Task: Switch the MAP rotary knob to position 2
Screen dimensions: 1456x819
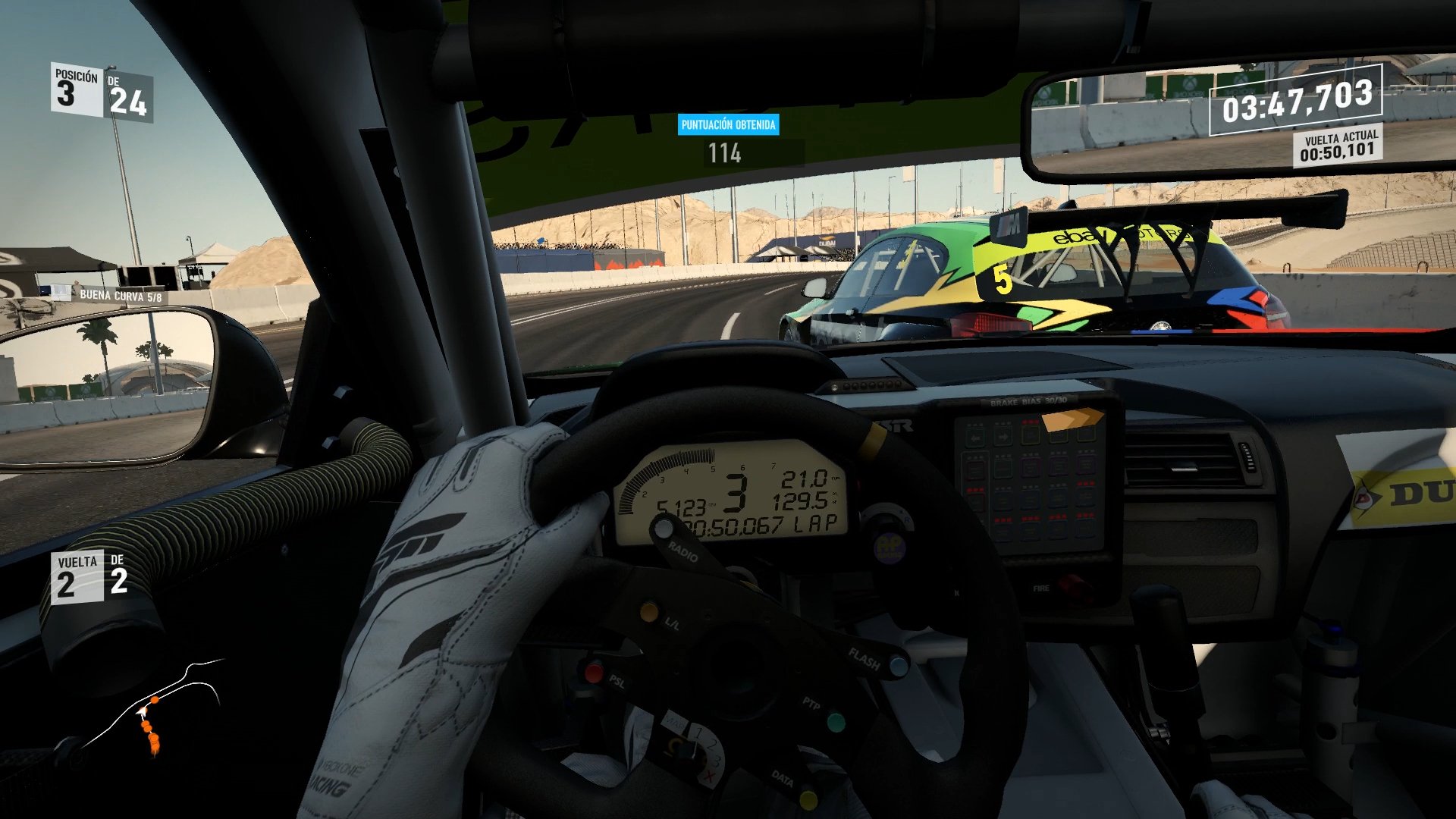Action: tap(711, 745)
